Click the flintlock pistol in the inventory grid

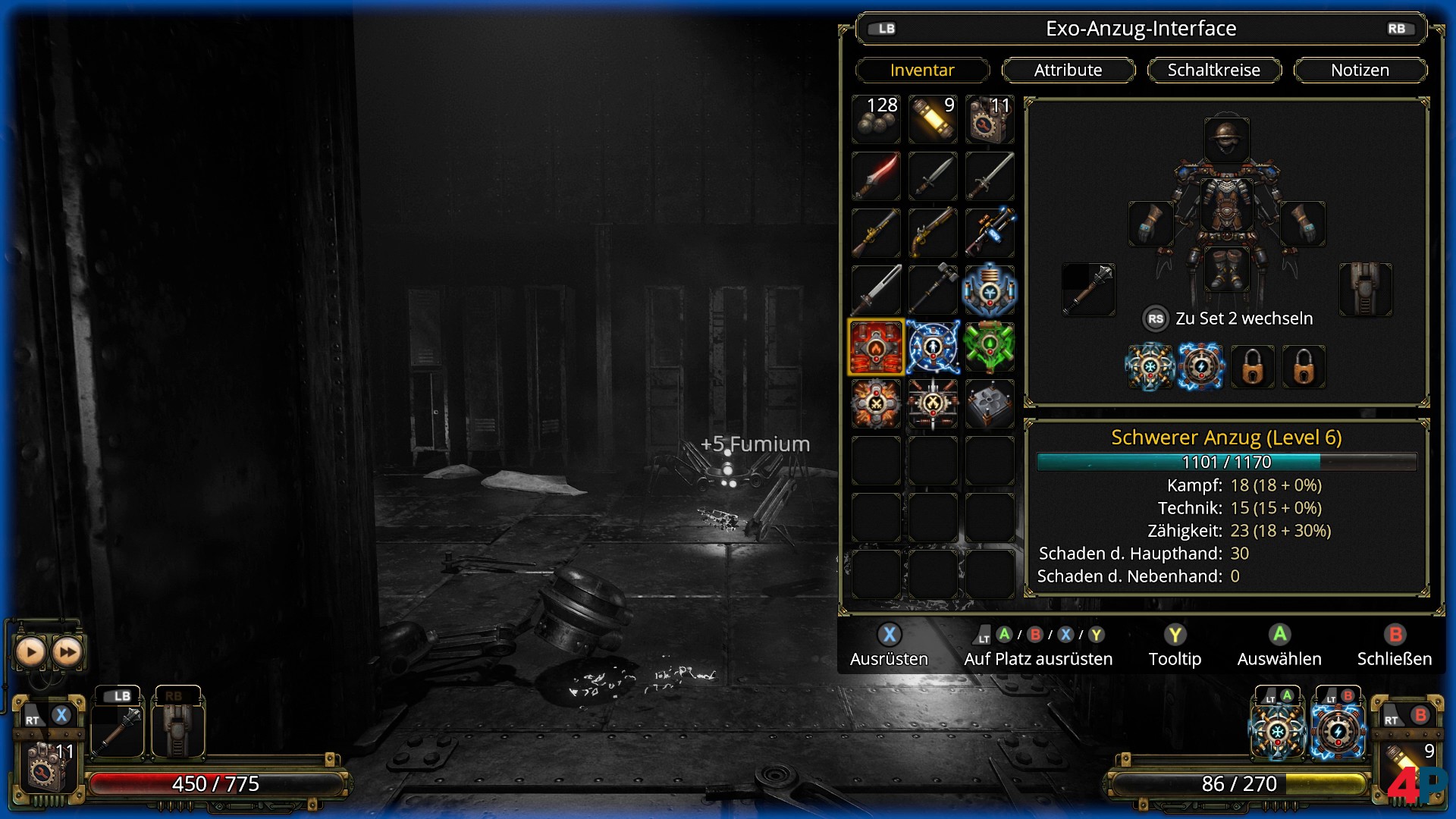click(x=933, y=233)
